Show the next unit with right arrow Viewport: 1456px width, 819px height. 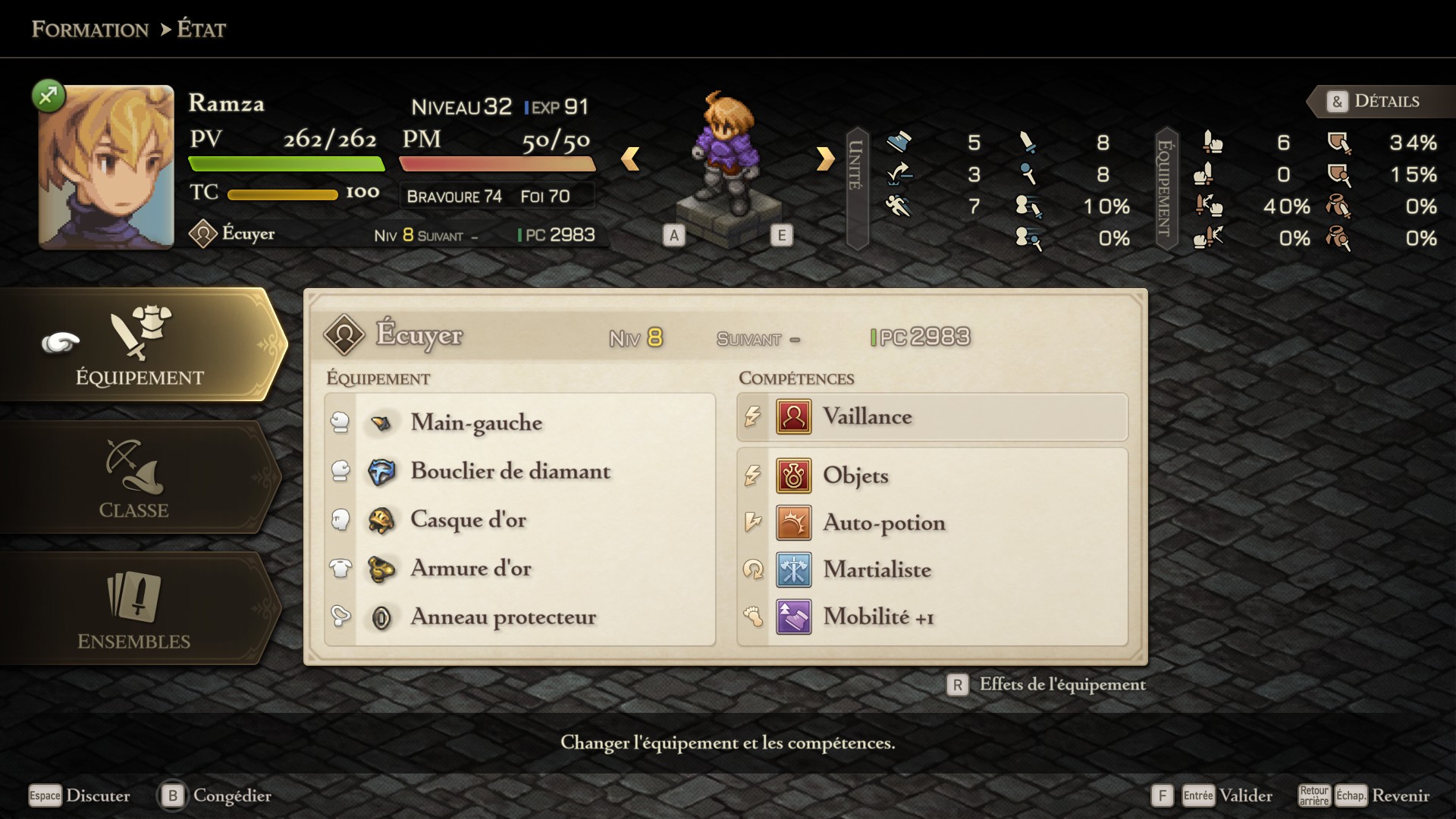click(x=825, y=158)
